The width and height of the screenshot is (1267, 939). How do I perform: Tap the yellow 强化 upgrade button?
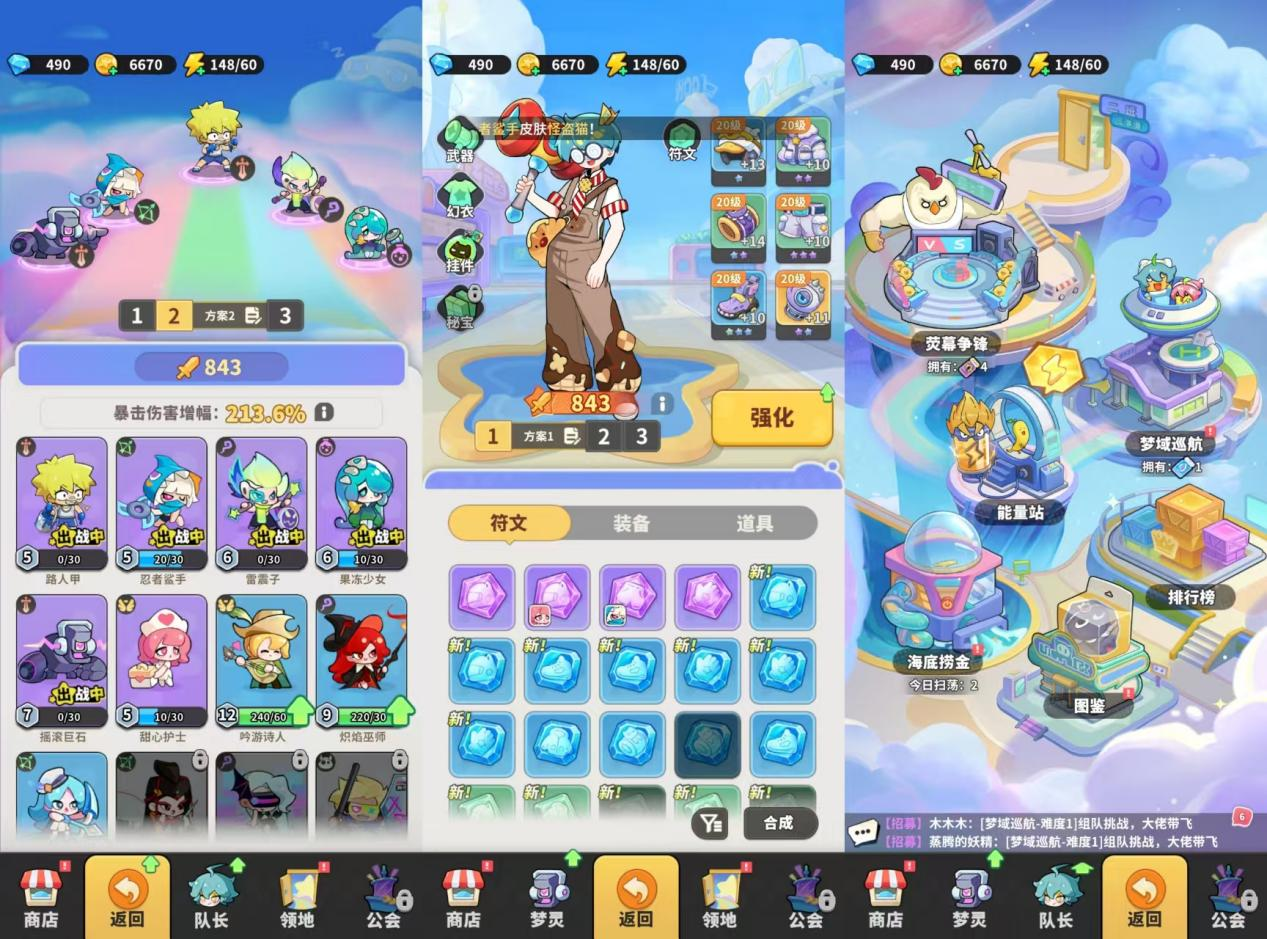pos(771,418)
